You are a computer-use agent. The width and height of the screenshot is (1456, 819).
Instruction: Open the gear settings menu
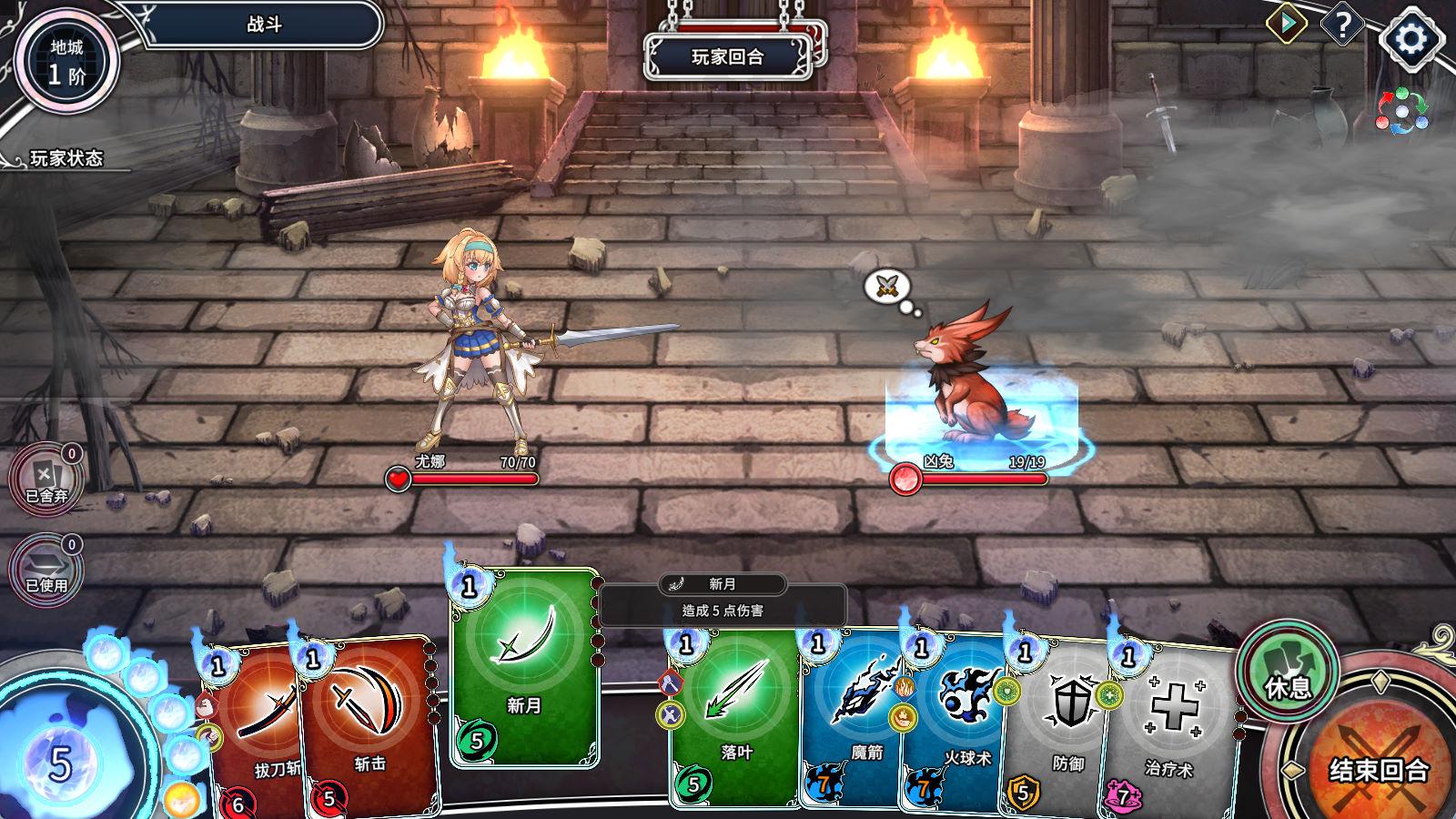point(1411,38)
